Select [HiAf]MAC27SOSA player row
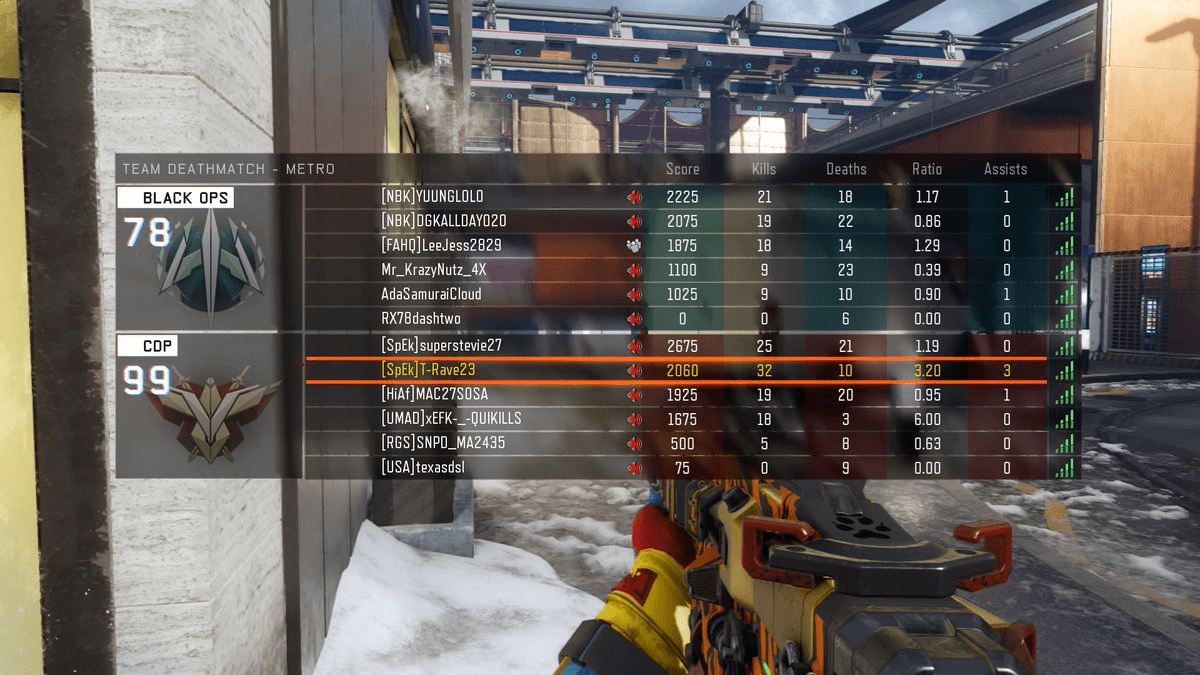The height and width of the screenshot is (675, 1200). point(434,394)
